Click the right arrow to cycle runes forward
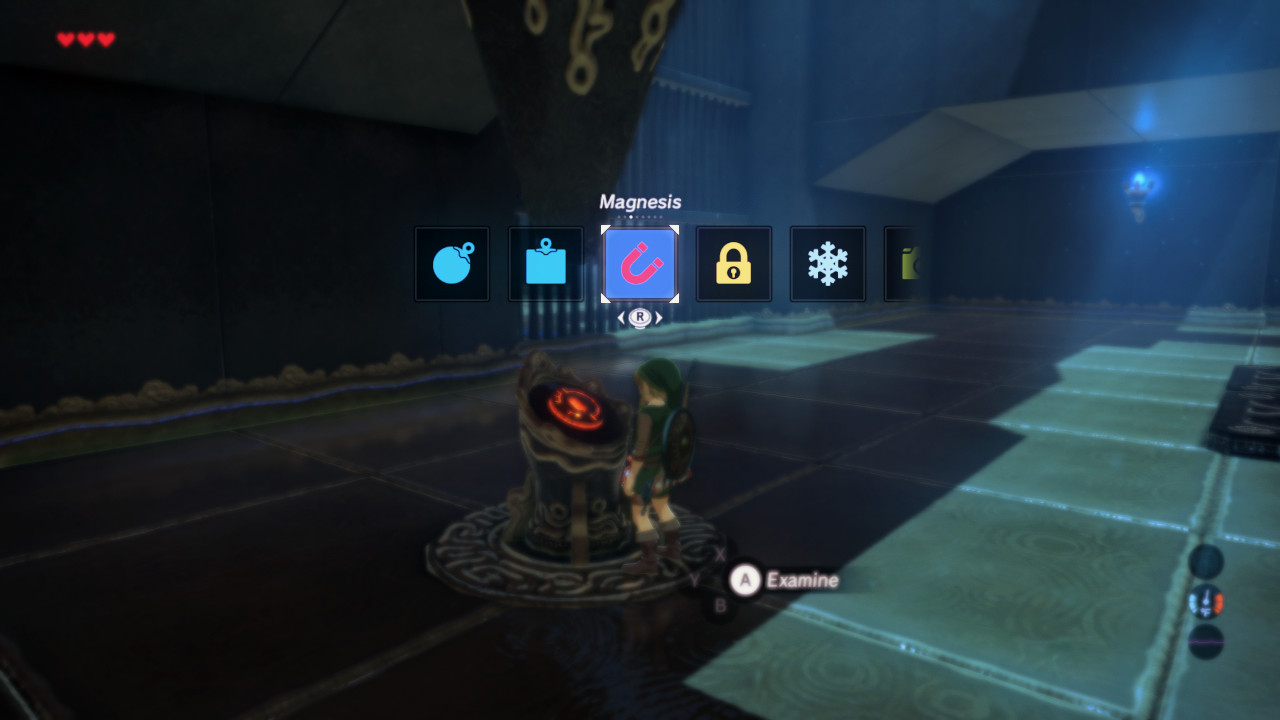 [657, 318]
